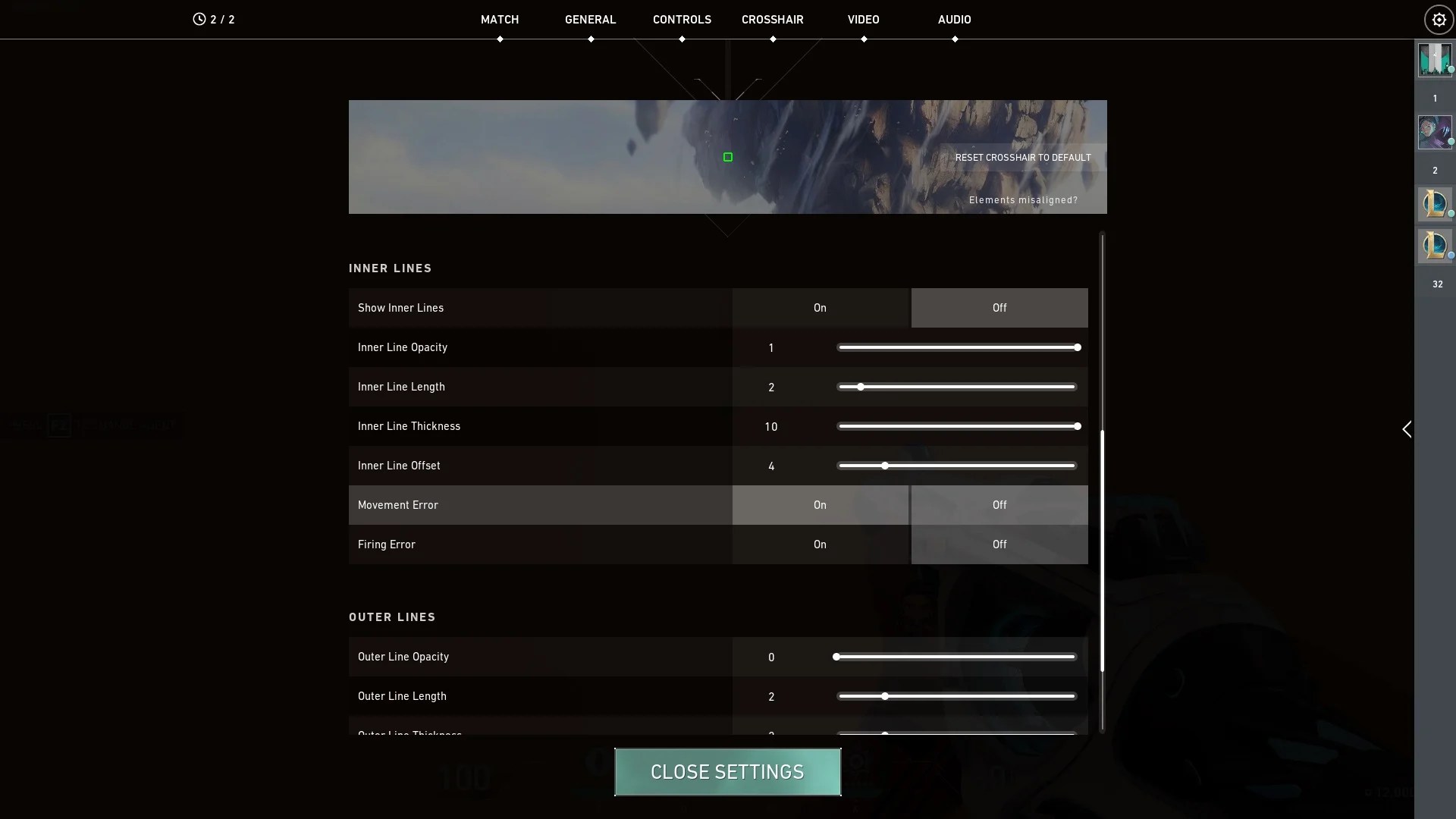1456x819 pixels.
Task: Click the party size counter showing 2
Action: tap(1435, 170)
